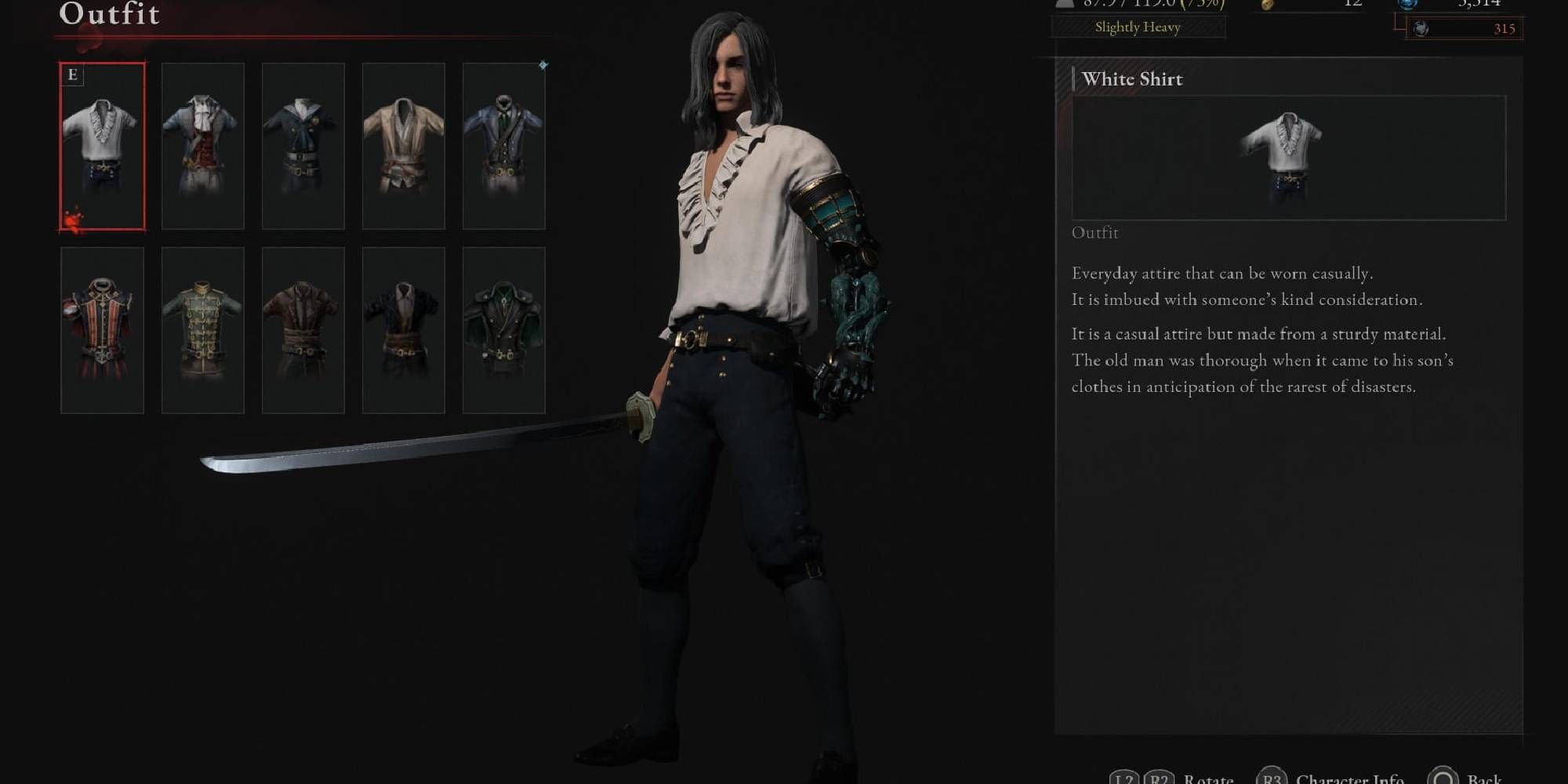Screen dimensions: 1568x784
Task: Click the gold coin currency icon
Action: pos(1268,6)
